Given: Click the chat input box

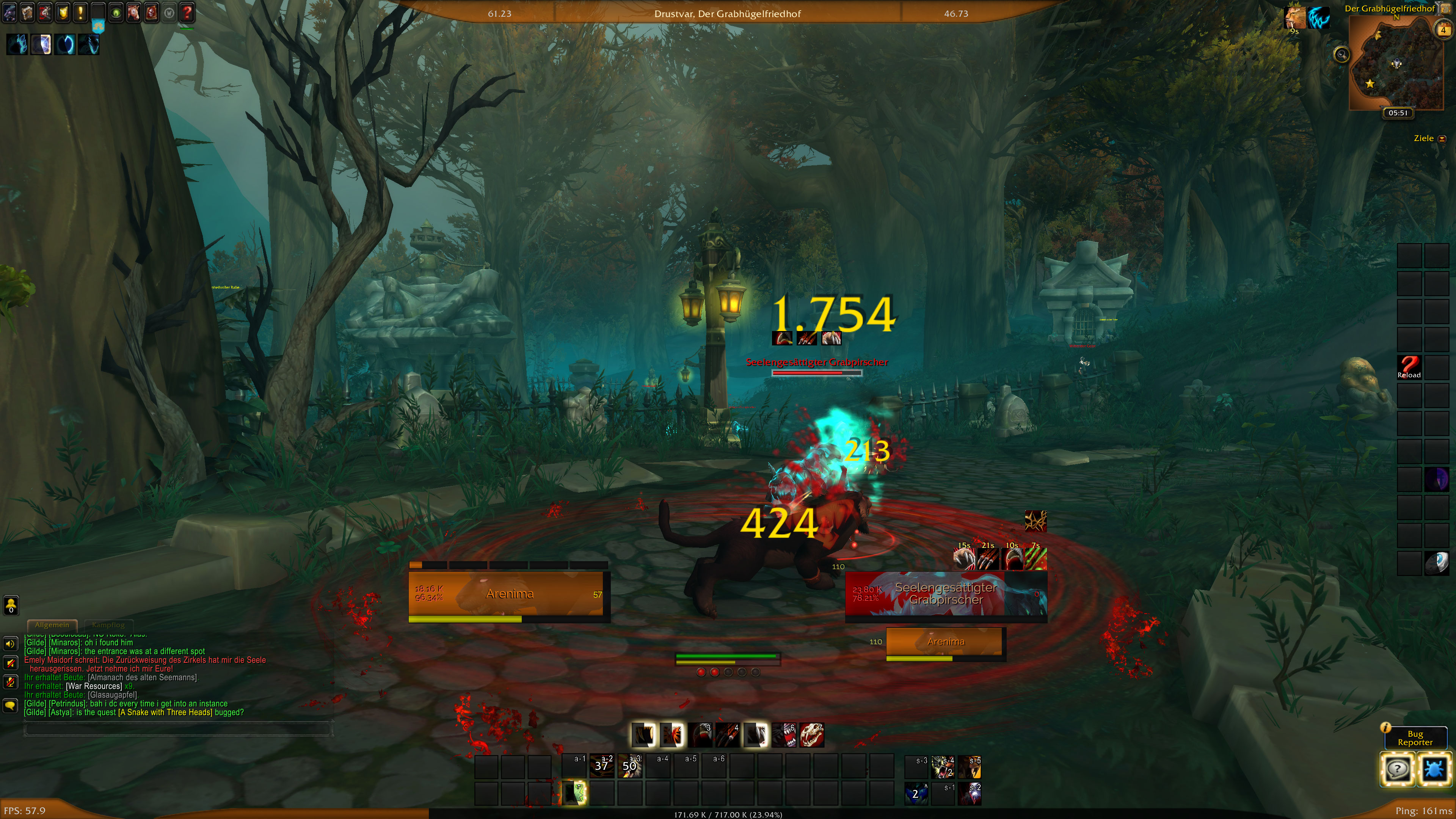Looking at the screenshot, I should [x=178, y=729].
